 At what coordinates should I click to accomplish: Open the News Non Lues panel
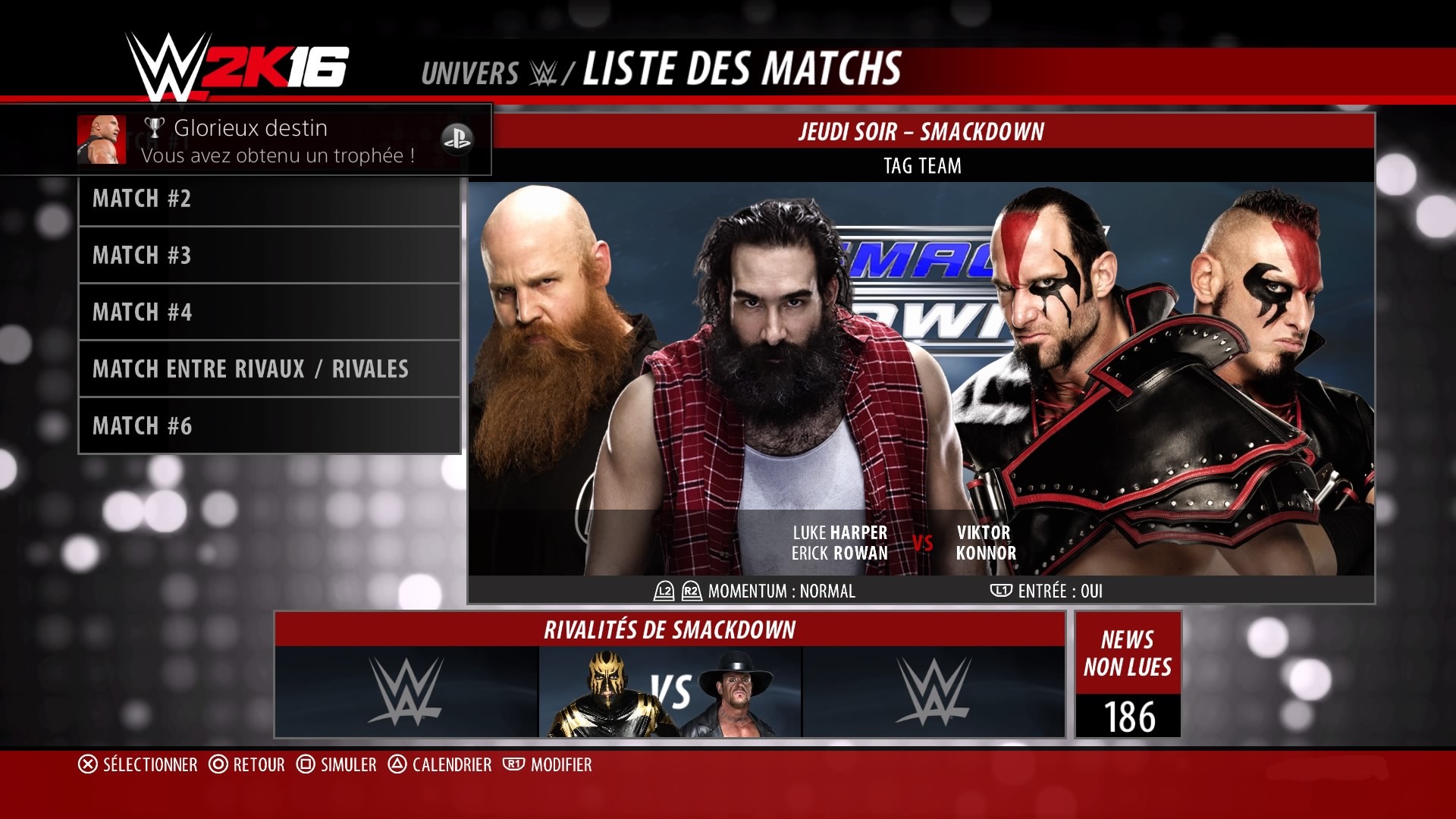(x=1128, y=675)
